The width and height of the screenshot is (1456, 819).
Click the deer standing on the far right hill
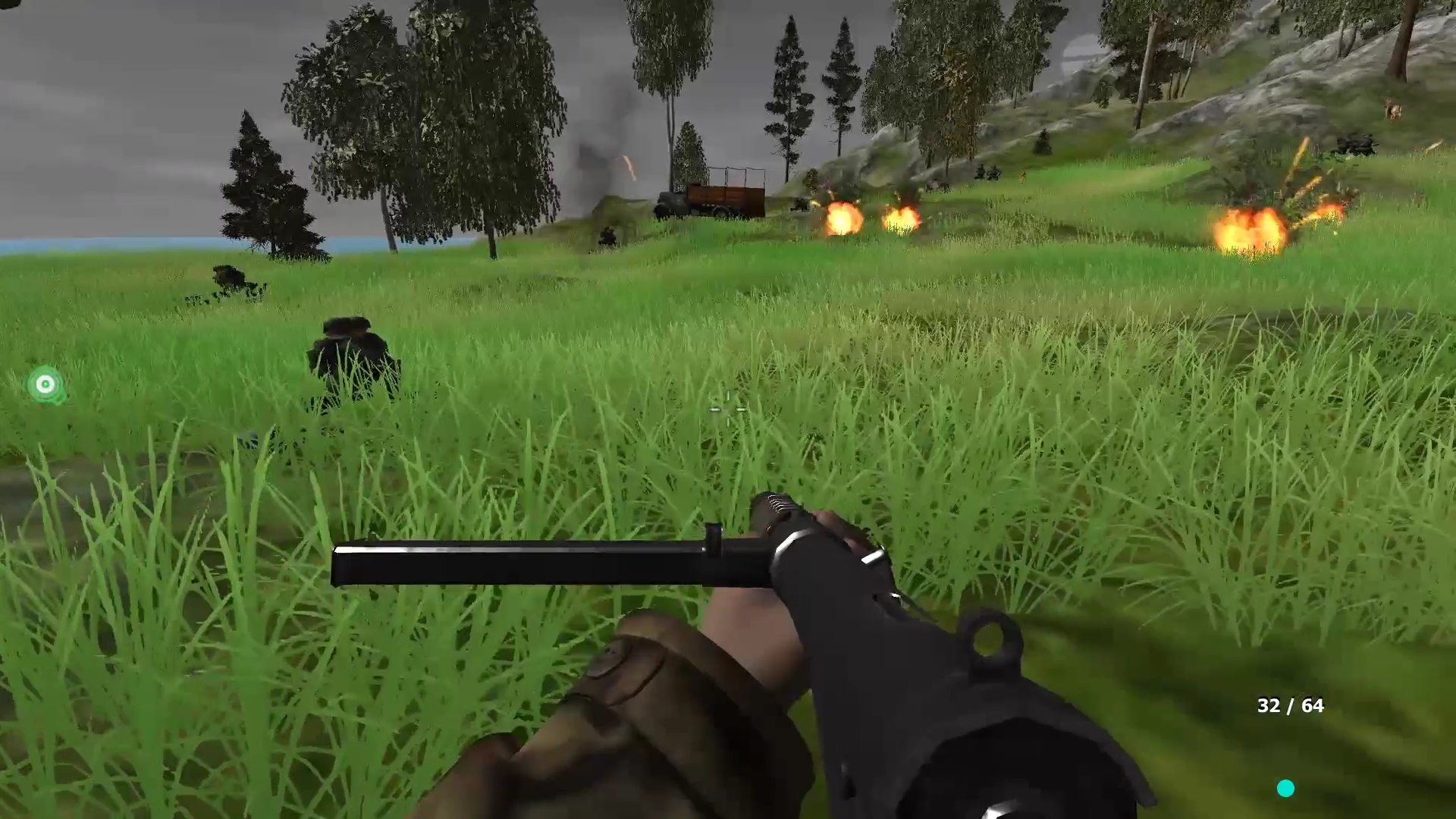pos(1392,110)
